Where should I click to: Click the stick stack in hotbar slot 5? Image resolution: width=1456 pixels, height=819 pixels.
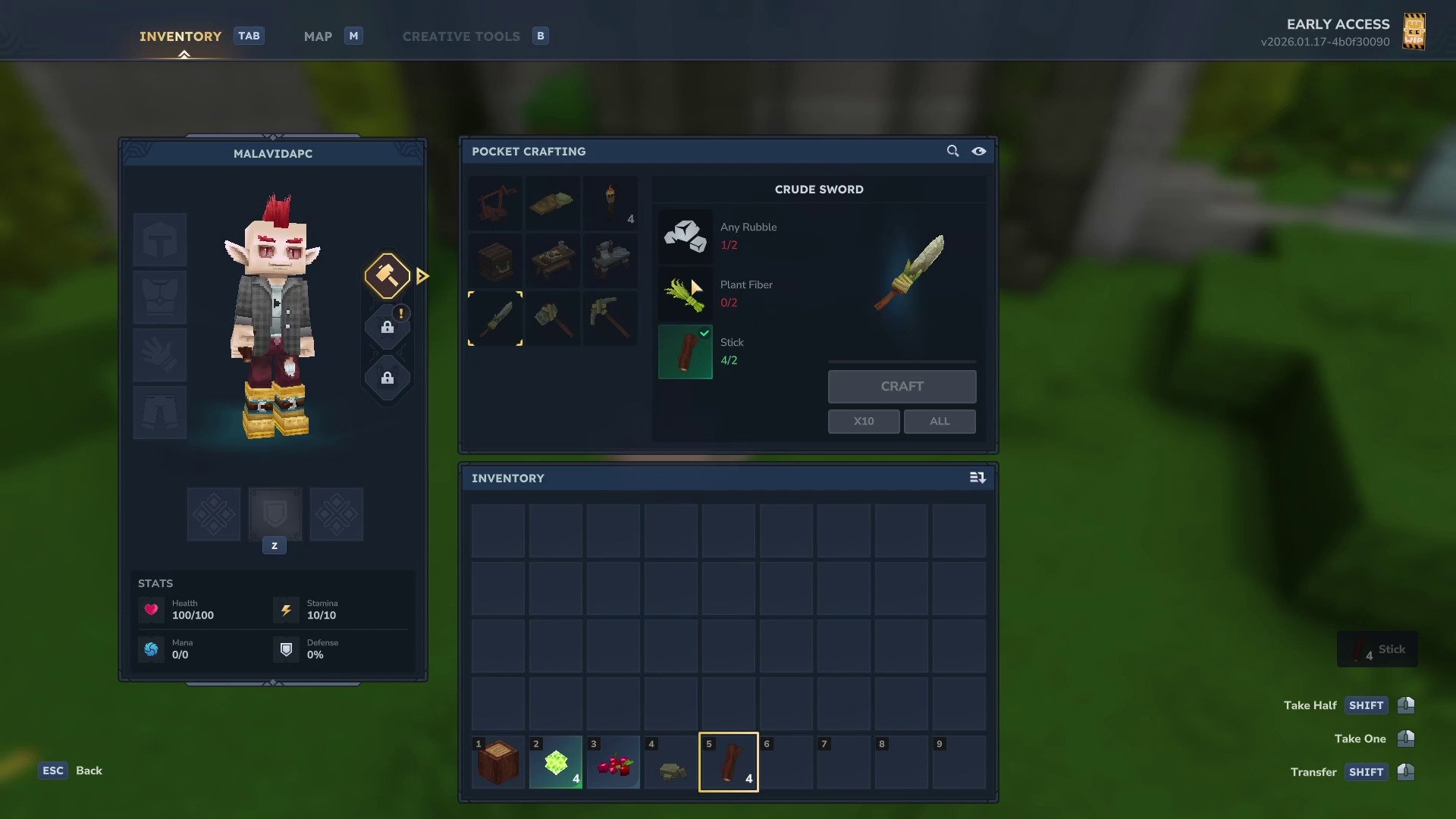[x=729, y=762]
